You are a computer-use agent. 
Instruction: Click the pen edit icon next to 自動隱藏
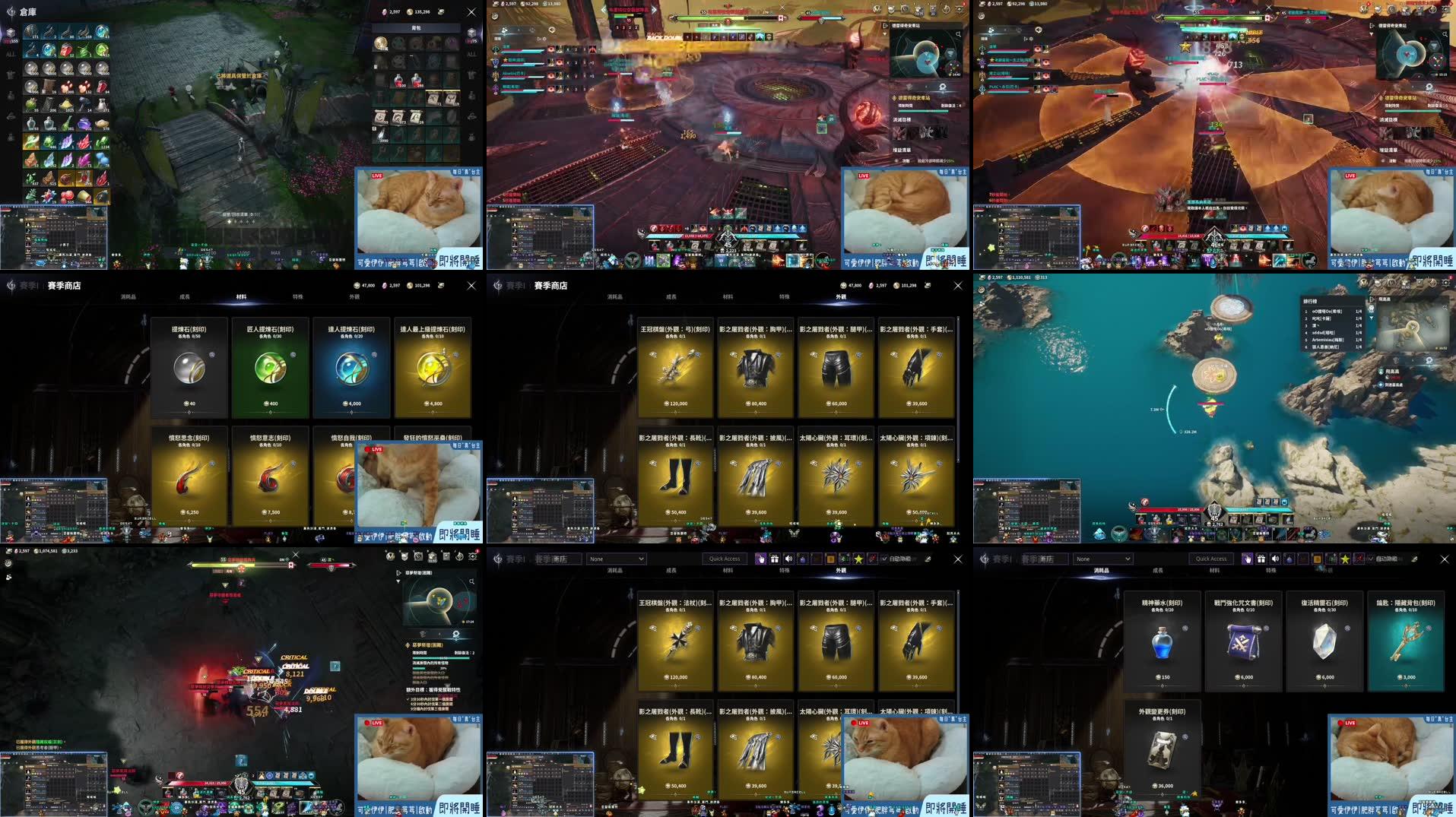[928, 559]
